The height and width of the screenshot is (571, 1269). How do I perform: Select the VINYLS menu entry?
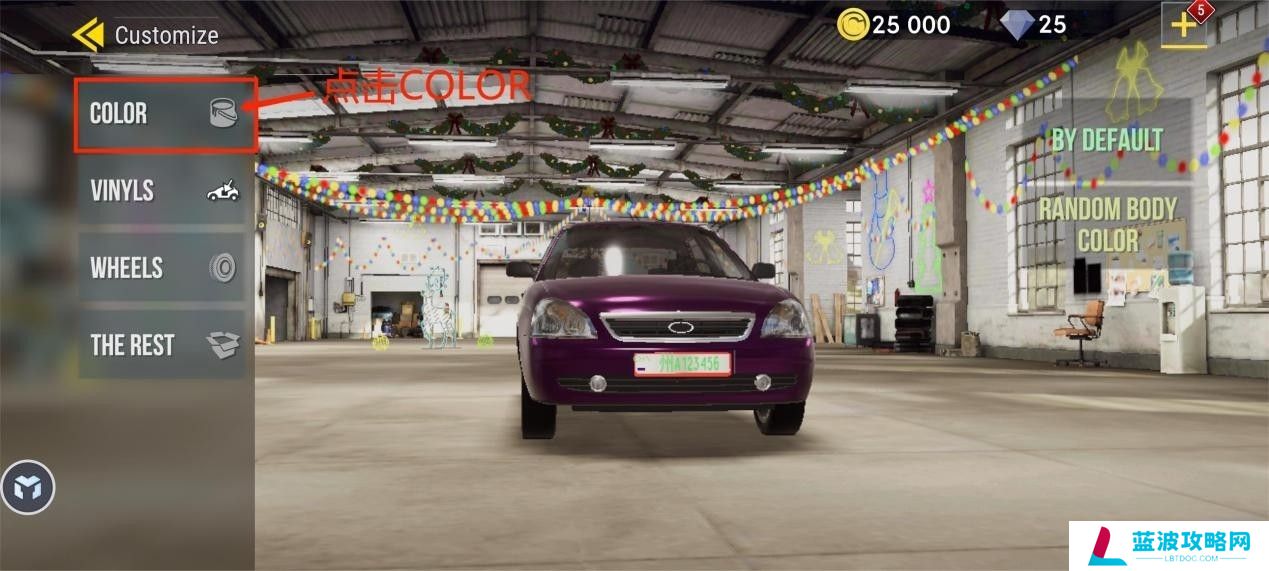pyautogui.click(x=162, y=191)
